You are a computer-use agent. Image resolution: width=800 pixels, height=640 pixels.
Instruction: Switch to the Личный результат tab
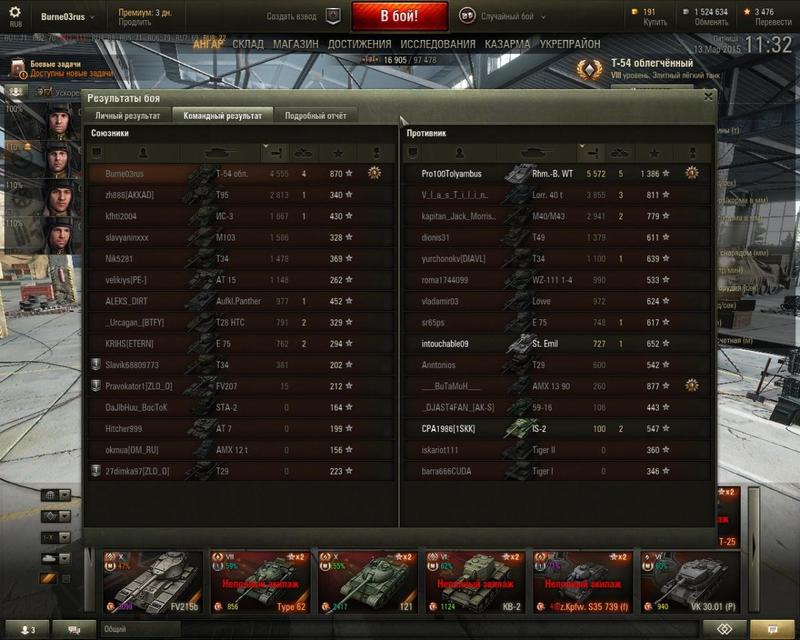click(x=127, y=116)
